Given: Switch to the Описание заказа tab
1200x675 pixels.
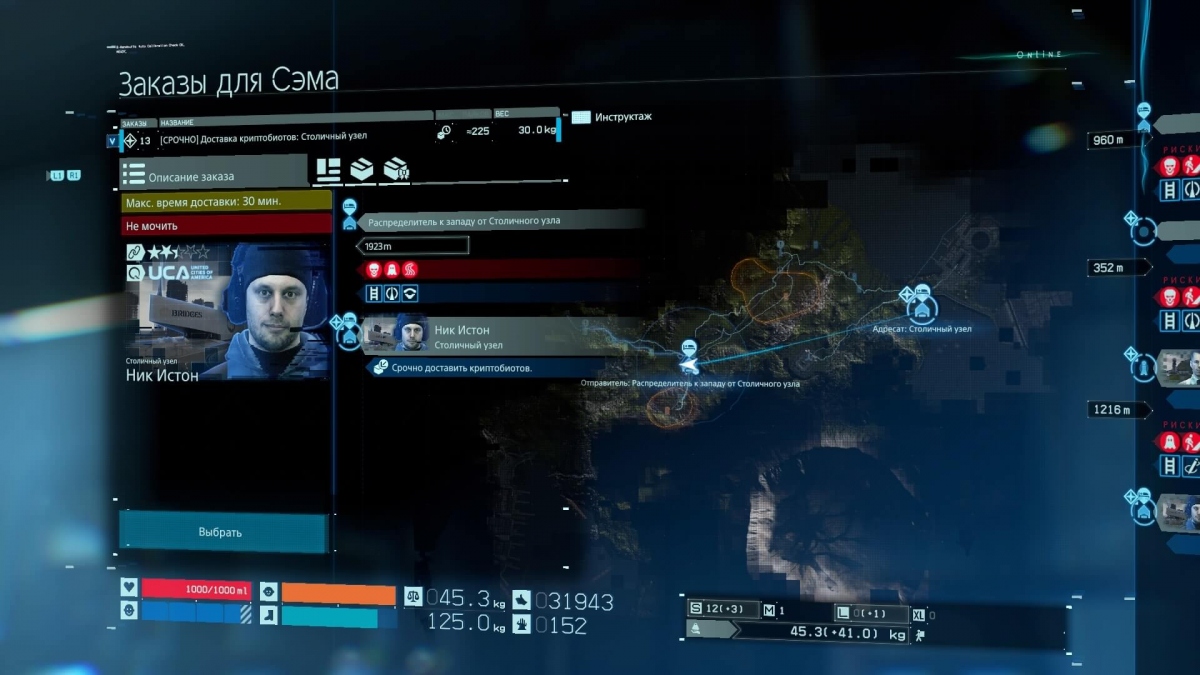Looking at the screenshot, I should click(x=212, y=176).
